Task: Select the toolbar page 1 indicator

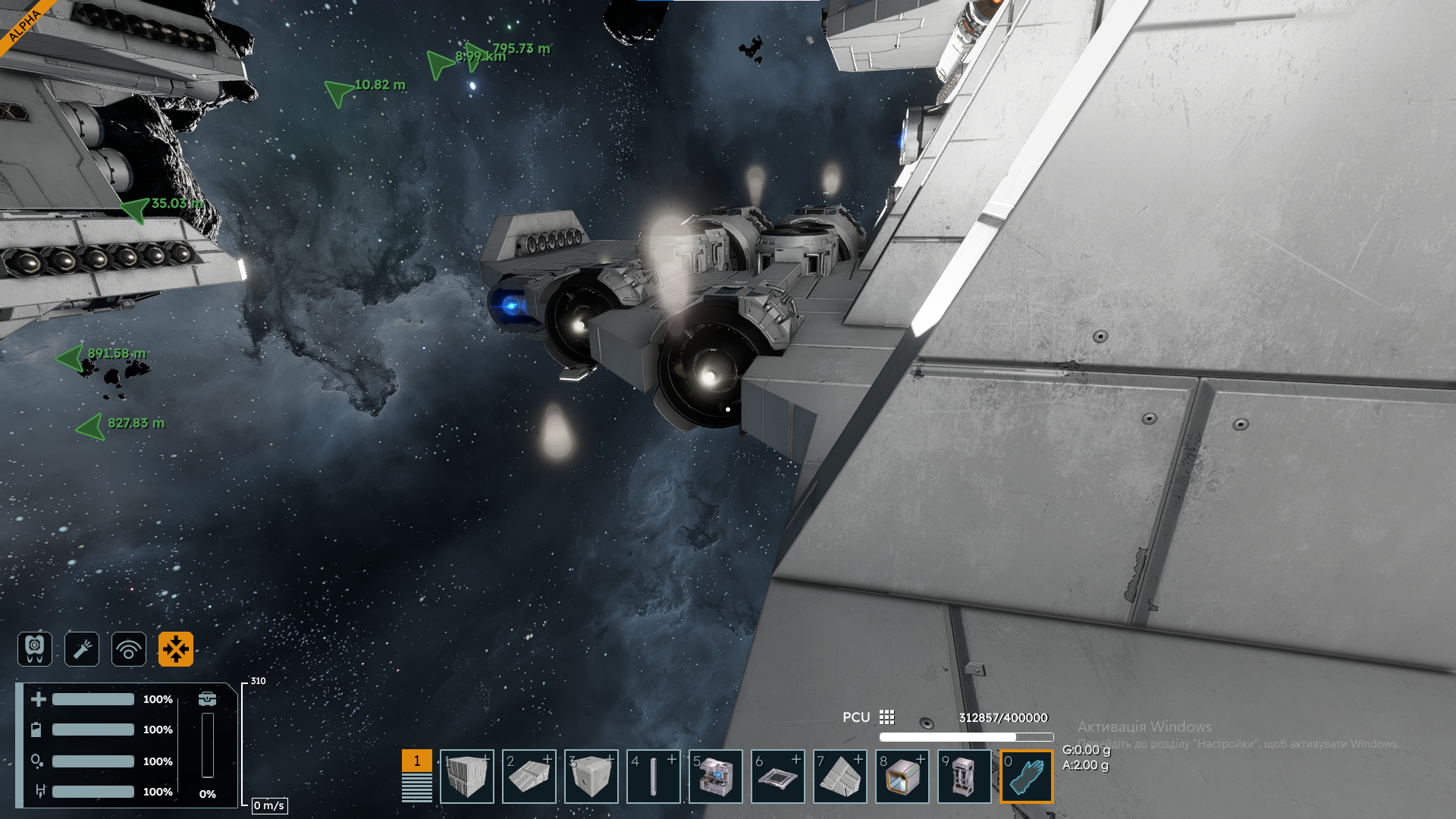Action: coord(416,761)
